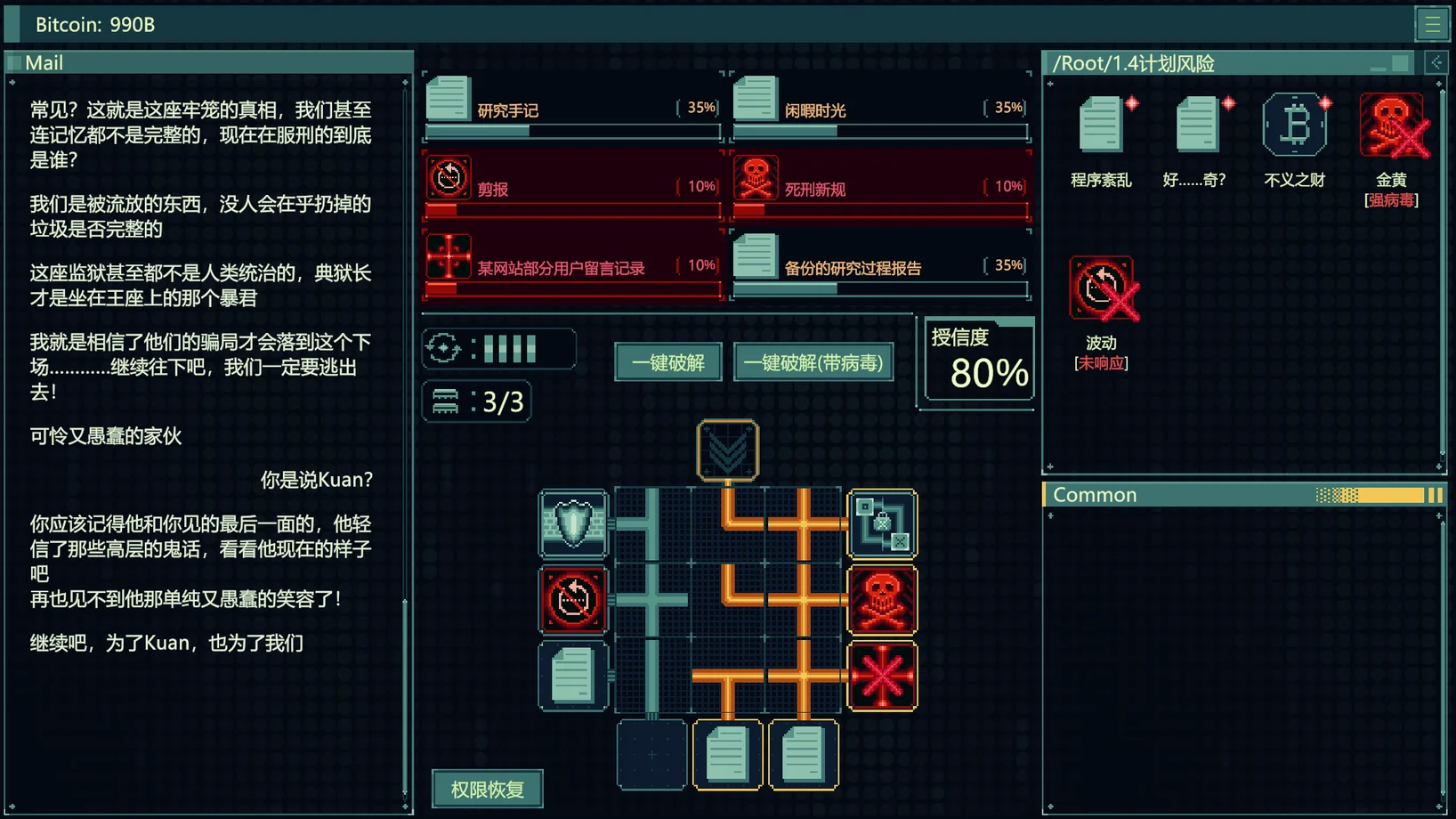Image resolution: width=1456 pixels, height=819 pixels.
Task: Select the shield node on the grid
Action: [574, 523]
